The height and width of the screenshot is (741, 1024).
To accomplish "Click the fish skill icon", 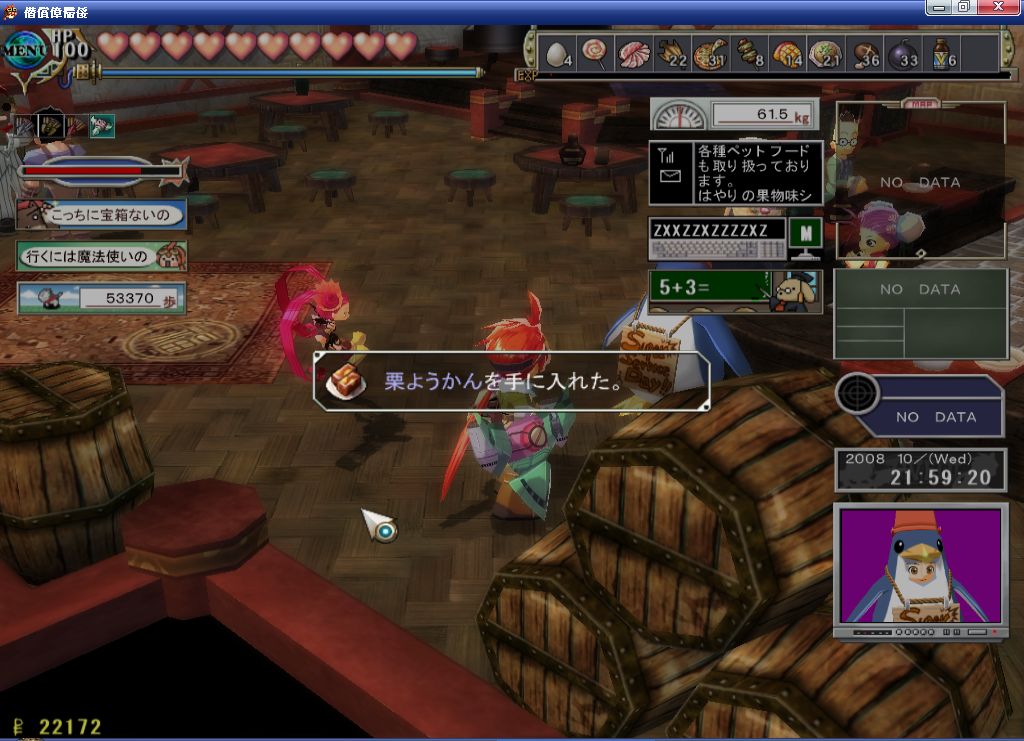I will [102, 126].
